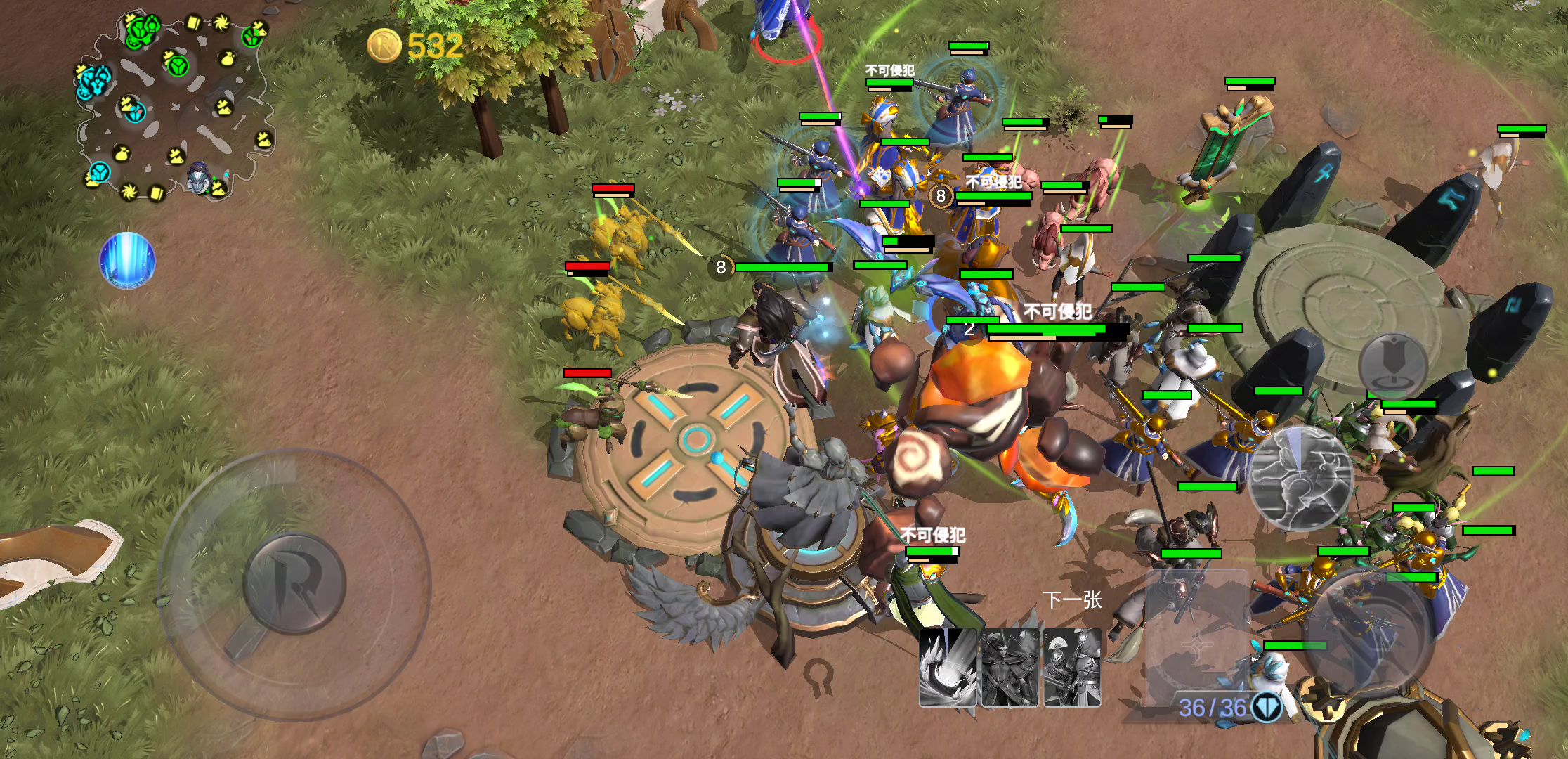Click the gold R coin icon
This screenshot has height=759, width=1568.
384,46
